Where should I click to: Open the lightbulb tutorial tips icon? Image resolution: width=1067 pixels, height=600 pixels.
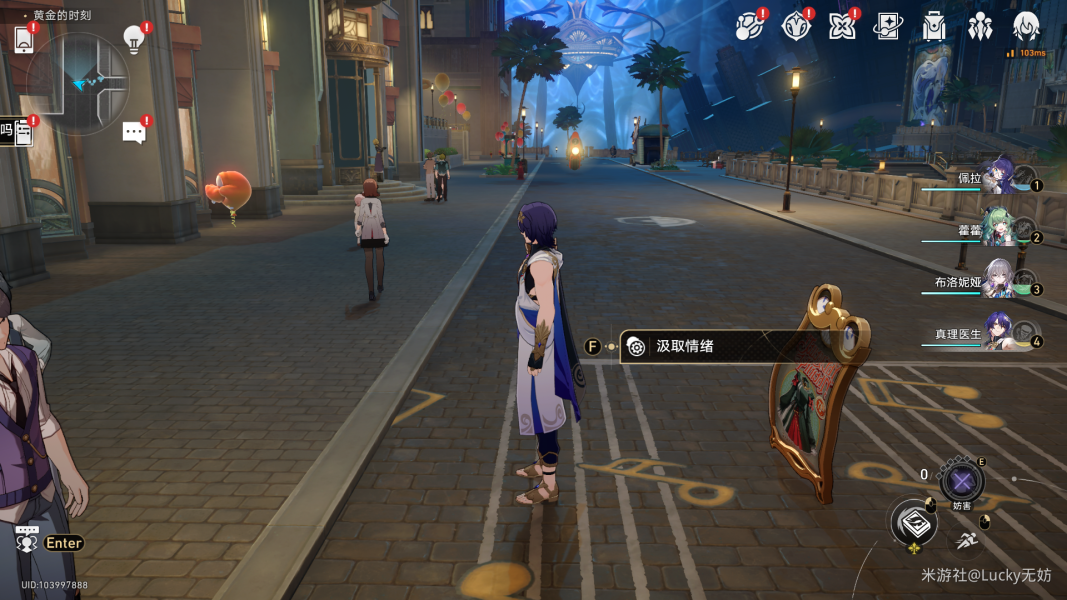pyautogui.click(x=133, y=40)
